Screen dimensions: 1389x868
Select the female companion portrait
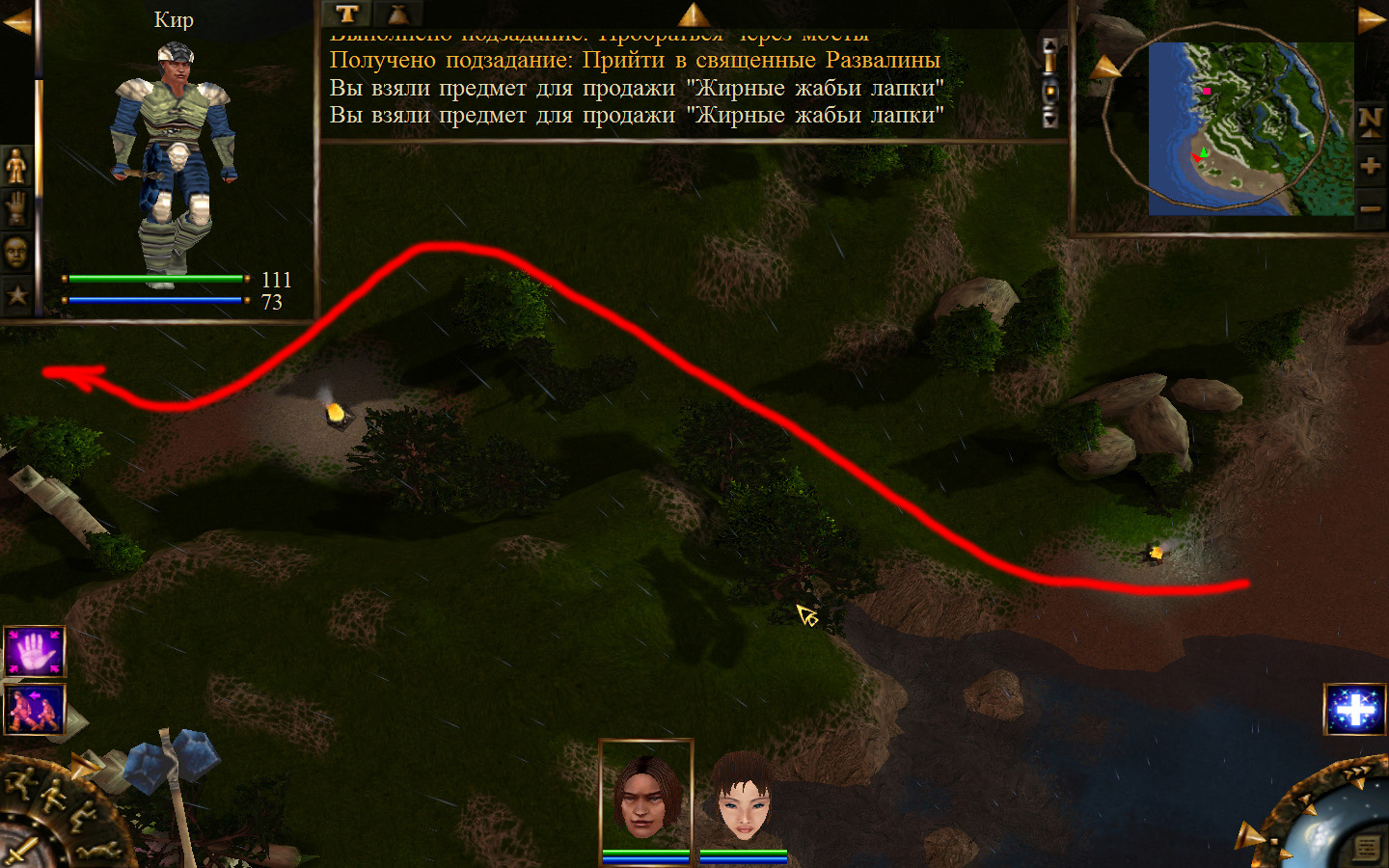pyautogui.click(x=743, y=799)
